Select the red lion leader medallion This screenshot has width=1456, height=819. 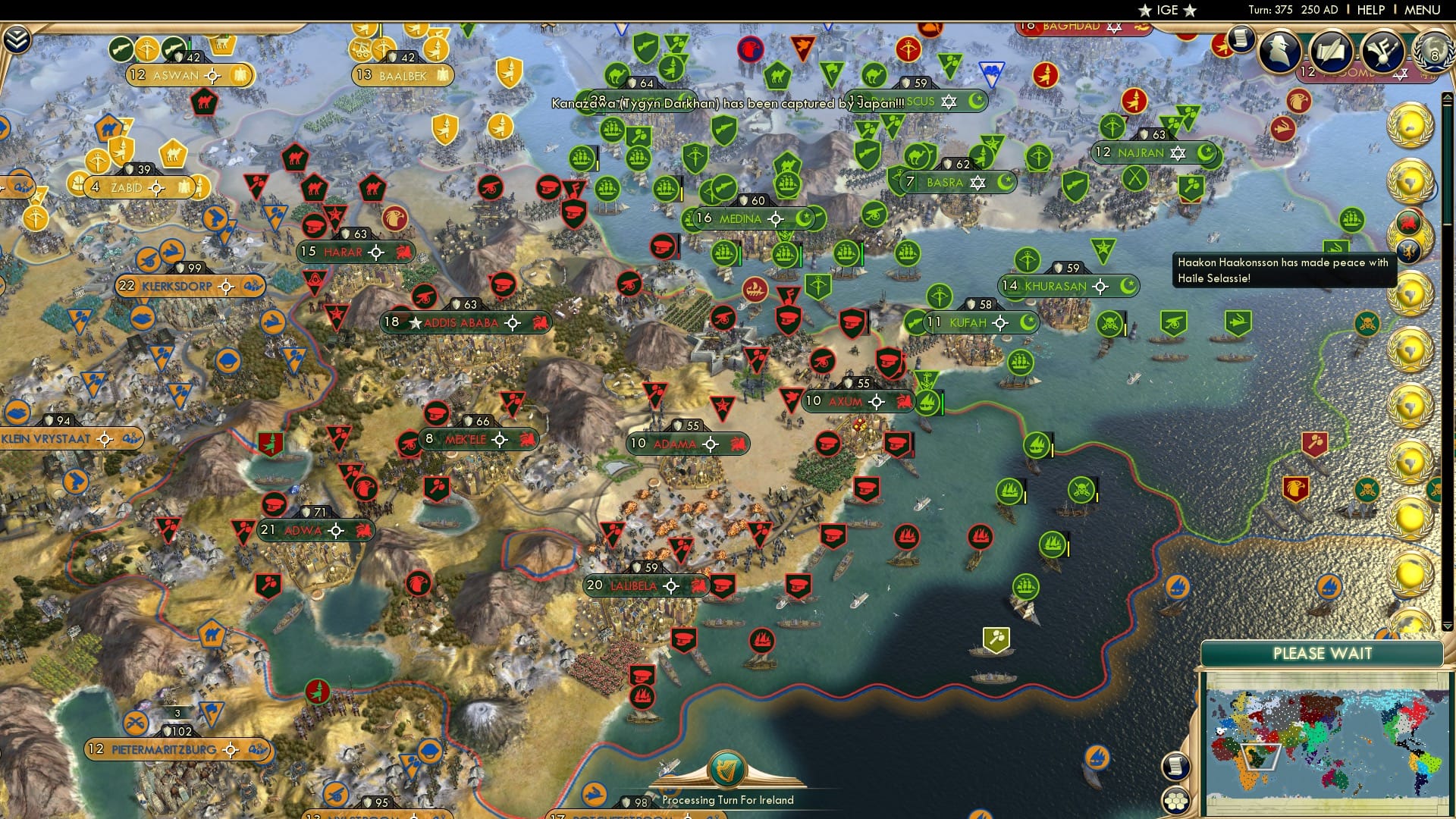[x=1409, y=221]
